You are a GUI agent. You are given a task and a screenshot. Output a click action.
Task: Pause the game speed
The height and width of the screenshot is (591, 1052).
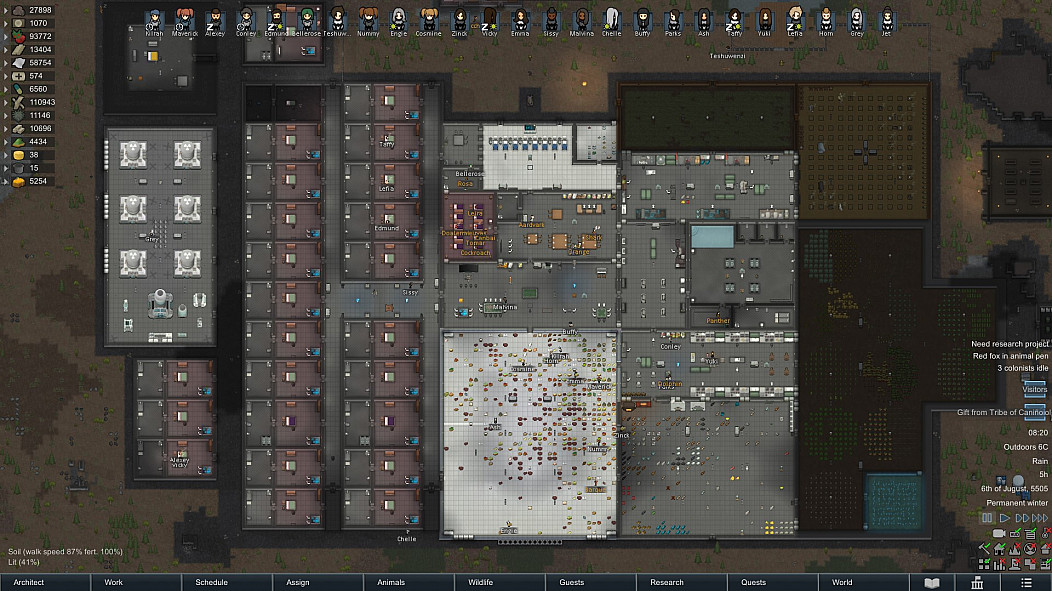[x=987, y=518]
